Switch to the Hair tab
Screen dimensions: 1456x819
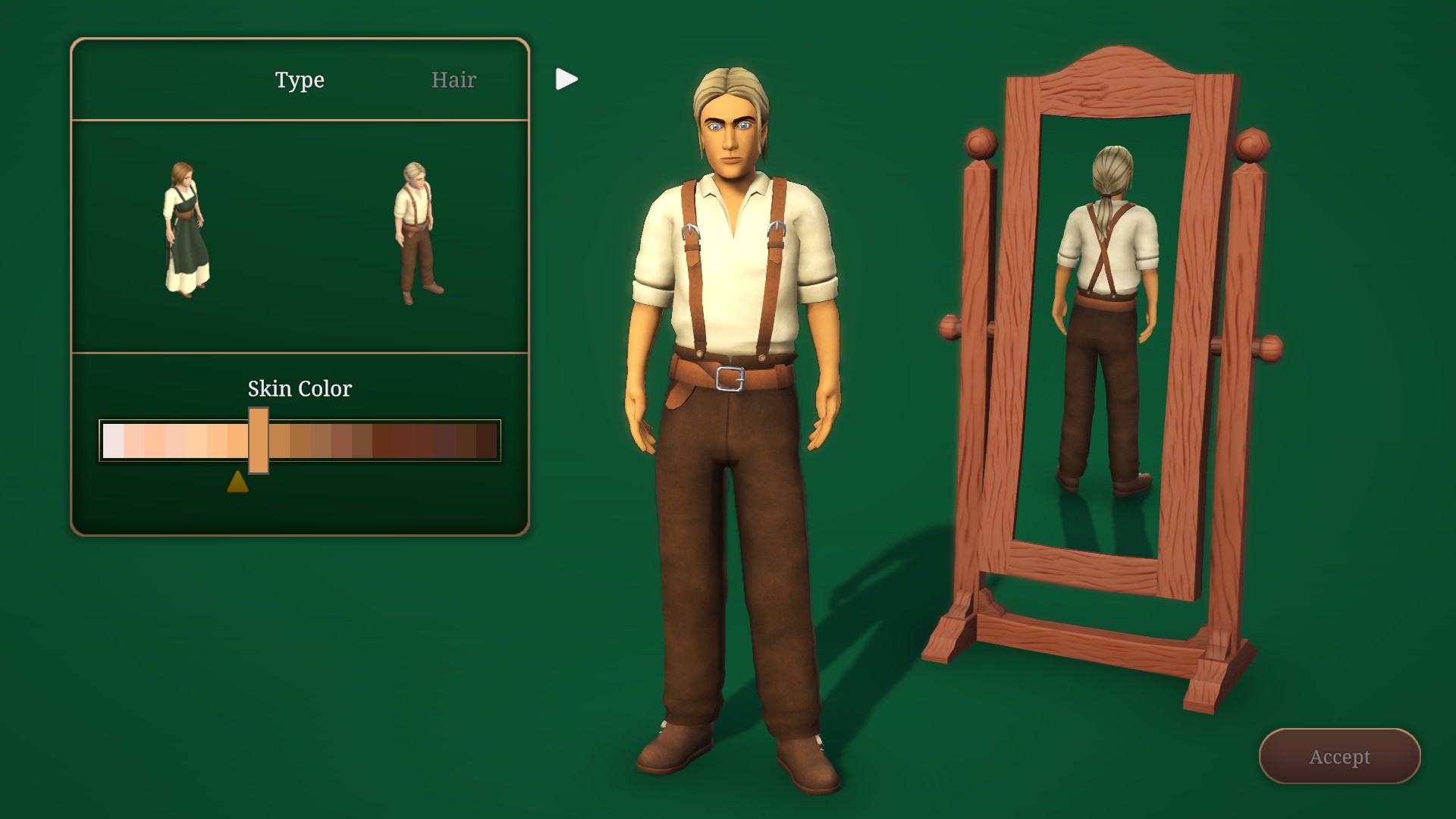pos(453,80)
